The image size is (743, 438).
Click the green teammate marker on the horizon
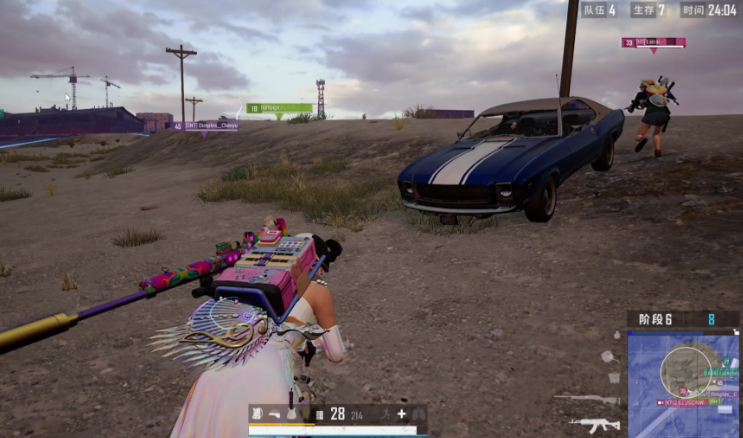pyautogui.click(x=279, y=108)
